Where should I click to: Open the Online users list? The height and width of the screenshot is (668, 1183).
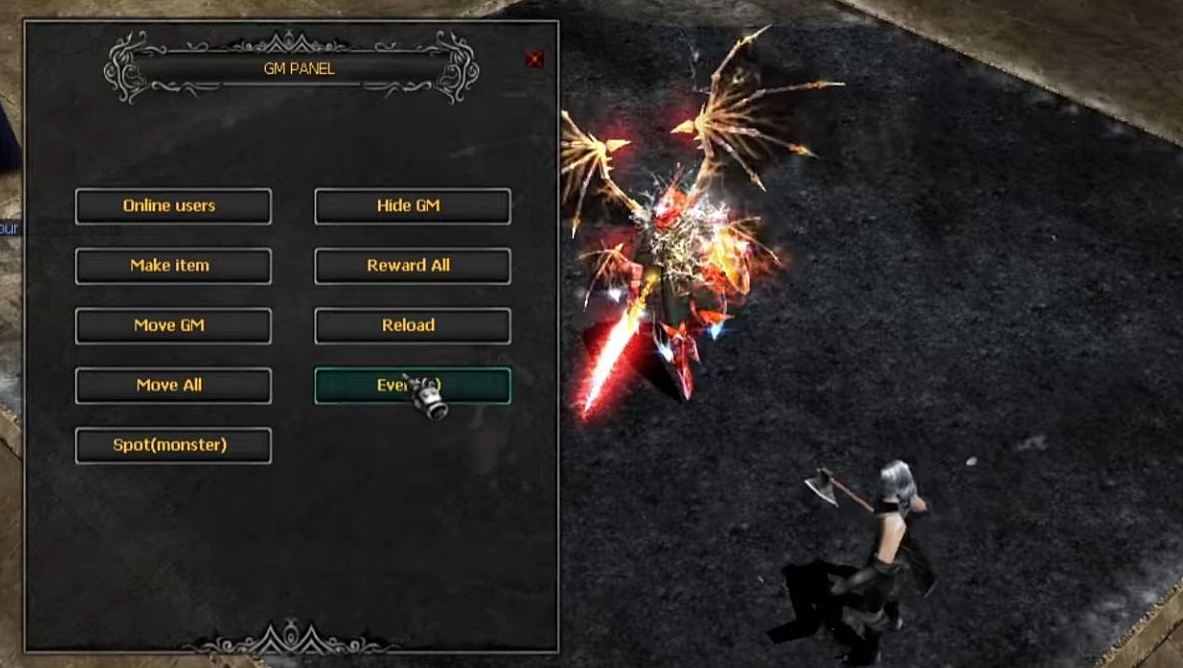pos(173,206)
